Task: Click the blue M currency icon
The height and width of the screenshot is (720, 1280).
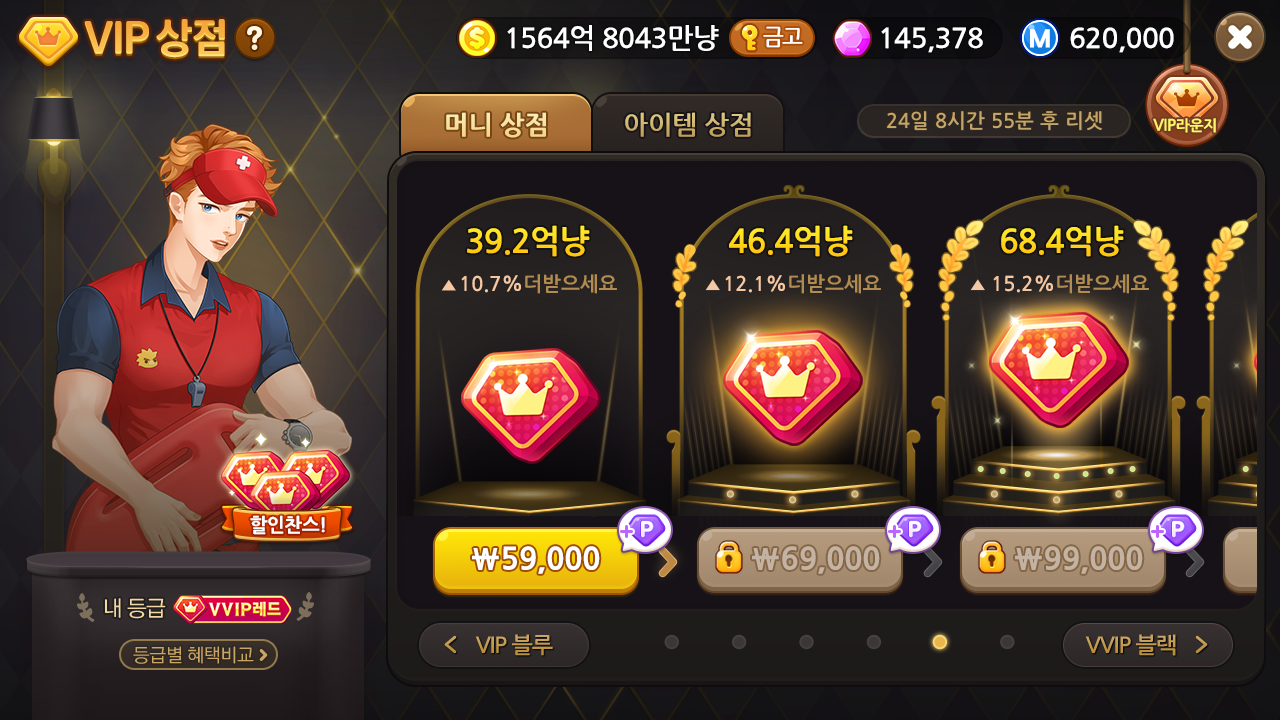Action: [1038, 38]
